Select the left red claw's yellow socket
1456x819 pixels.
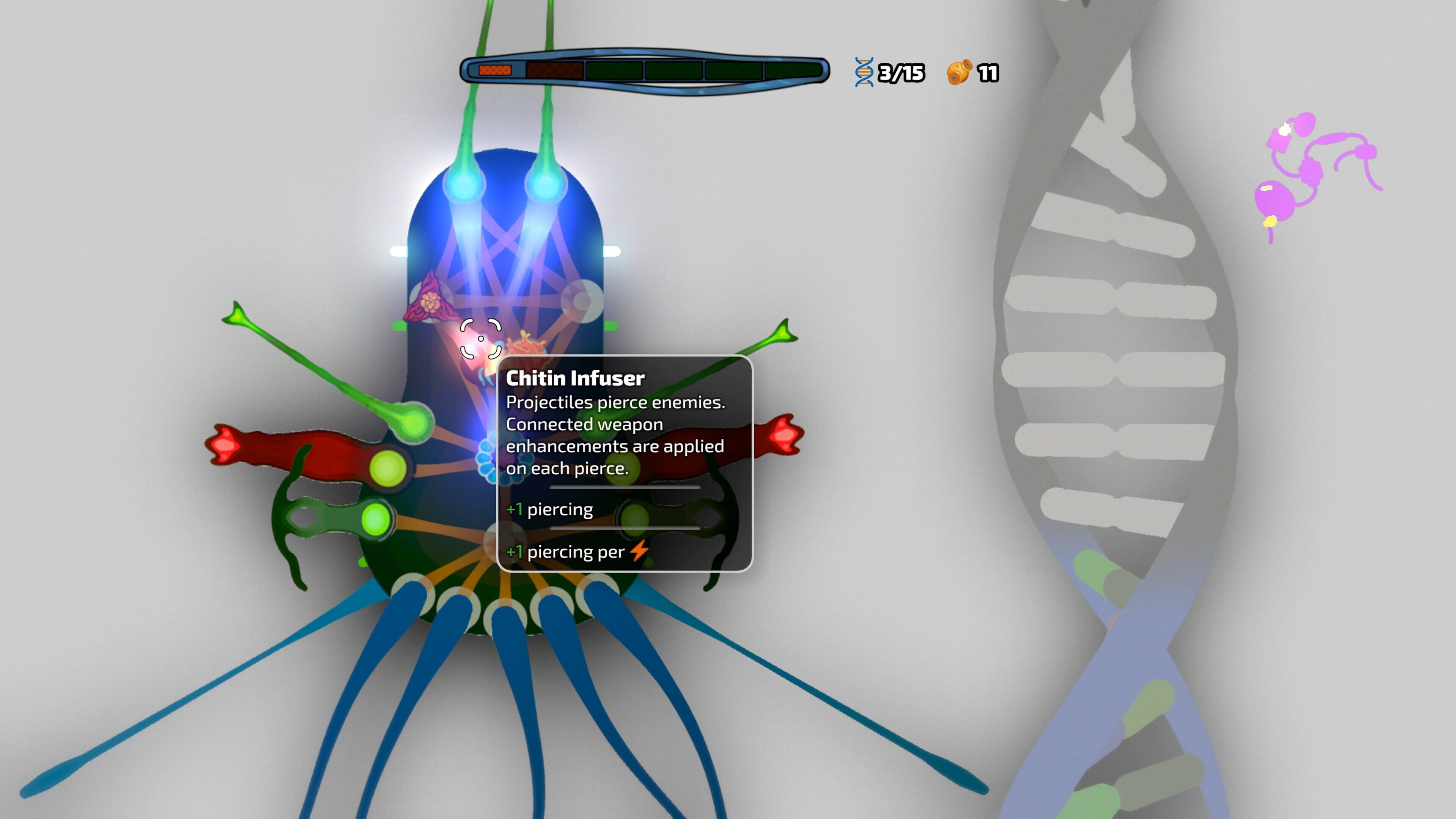388,468
